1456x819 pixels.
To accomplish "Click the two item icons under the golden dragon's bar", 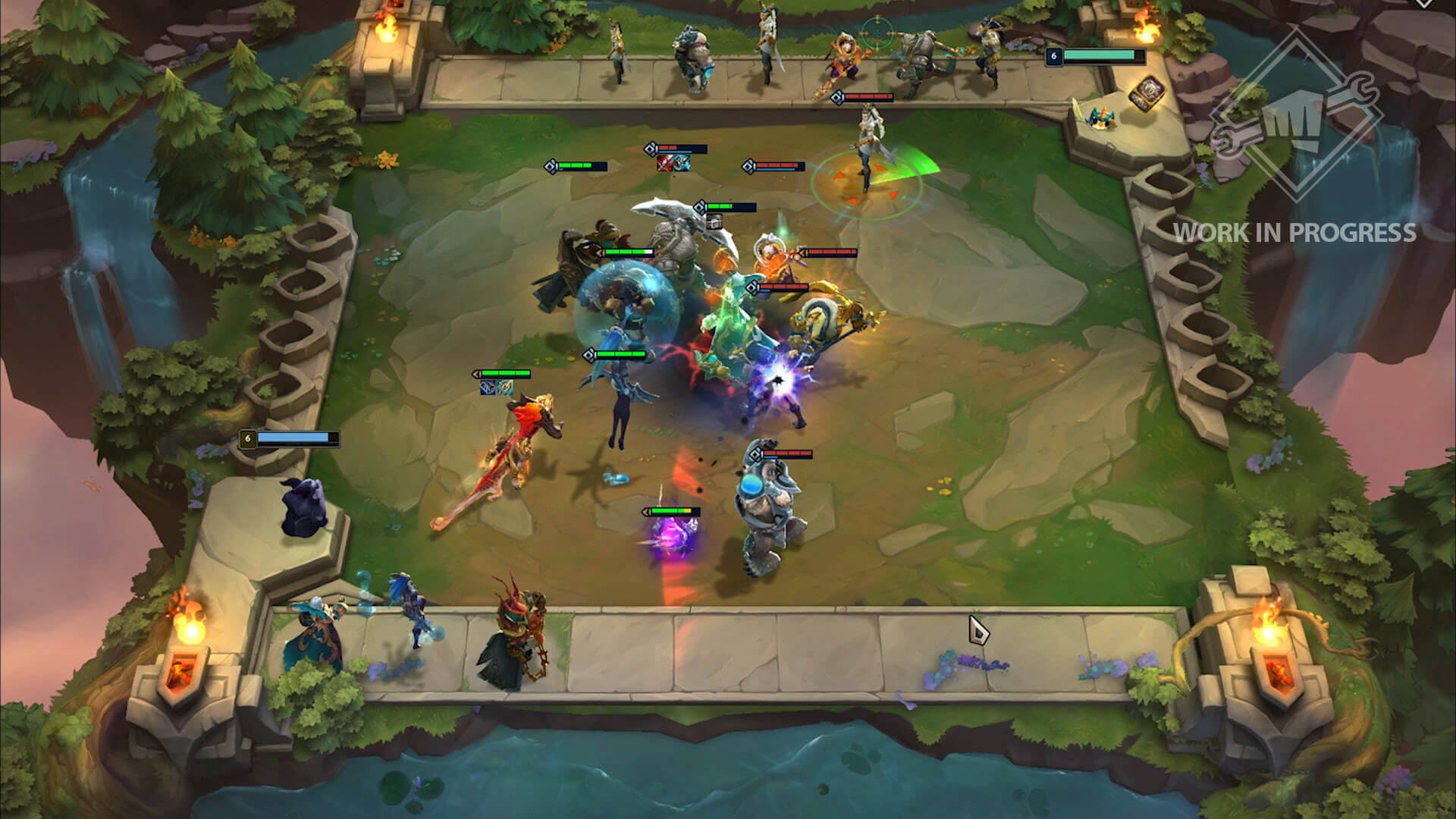I will [497, 388].
